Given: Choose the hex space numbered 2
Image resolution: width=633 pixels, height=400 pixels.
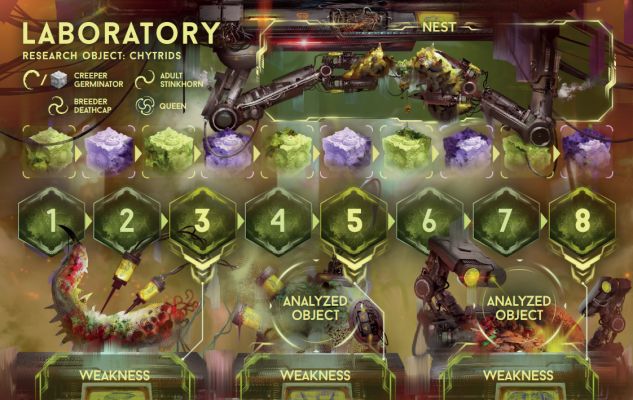Looking at the screenshot, I should 127,220.
